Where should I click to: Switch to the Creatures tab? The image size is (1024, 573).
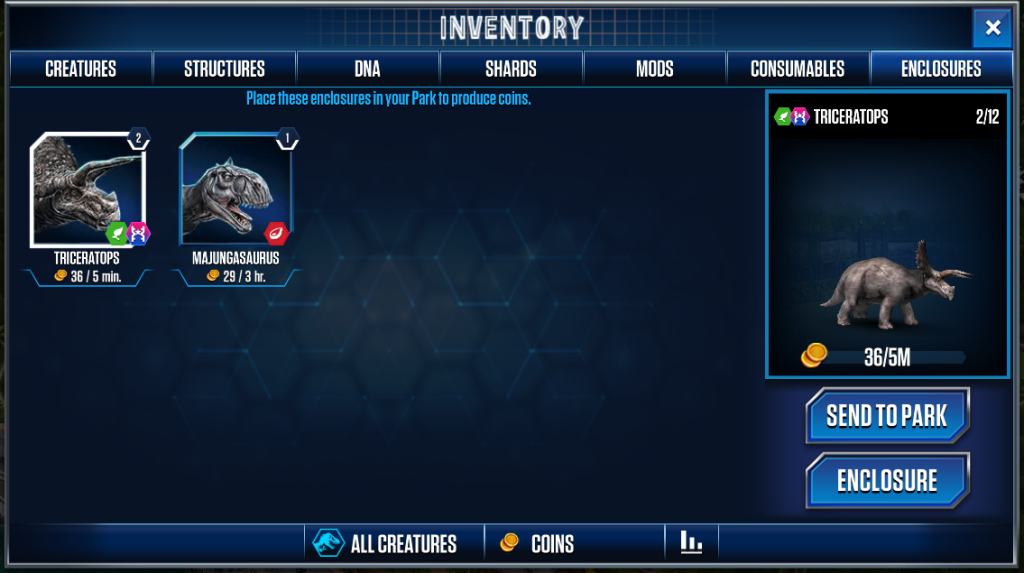point(81,69)
